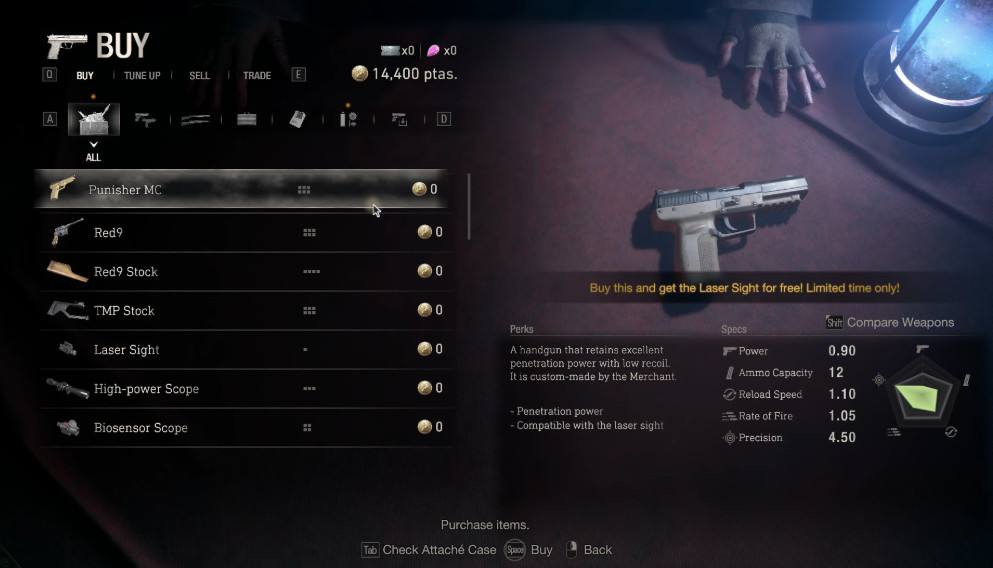The height and width of the screenshot is (568, 993).
Task: Open the Sell tab
Action: point(200,75)
